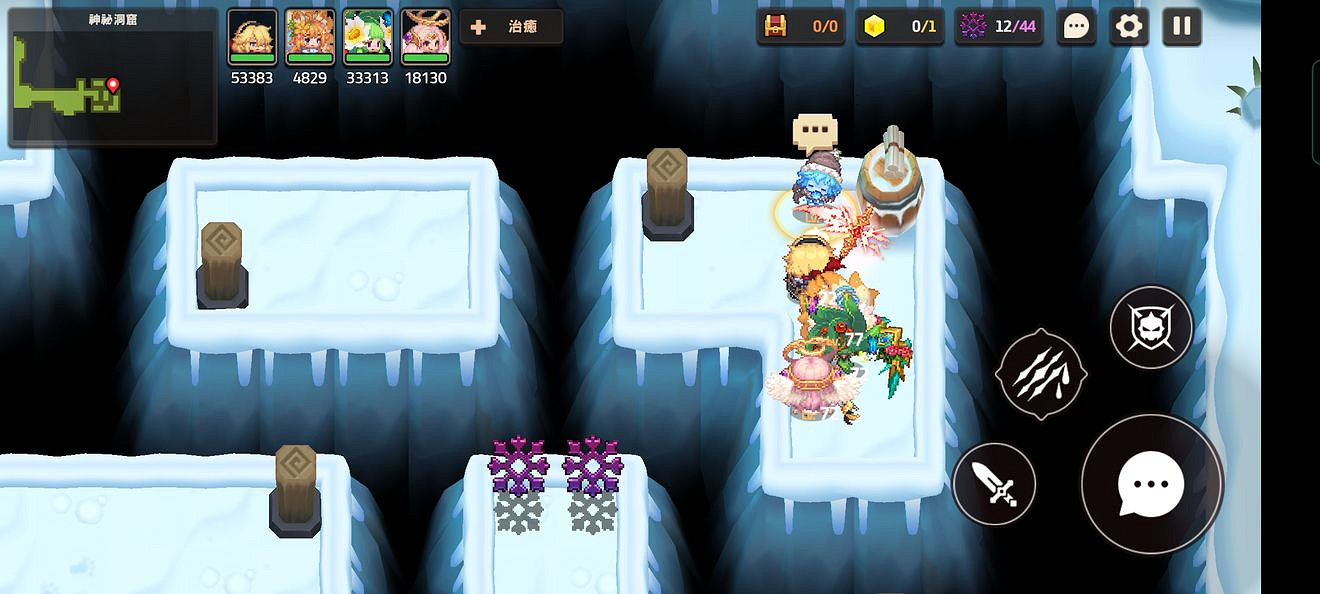Image resolution: width=1320 pixels, height=594 pixels.
Task: Select the pink-haired hero portrait with 18130 HP
Action: 425,36
